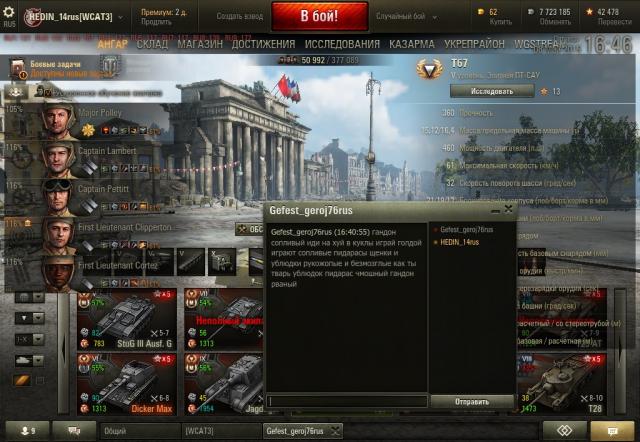The height and width of the screenshot is (442, 640).
Task: Open the «КАЗАРМА» barracks tab
Action: [411, 45]
